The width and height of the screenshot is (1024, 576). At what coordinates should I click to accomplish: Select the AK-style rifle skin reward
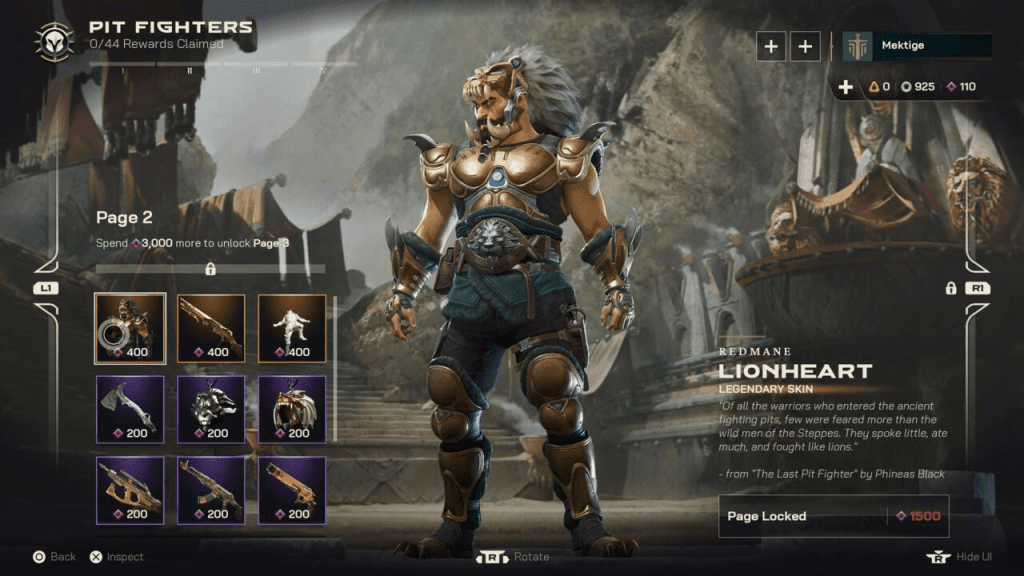point(211,490)
